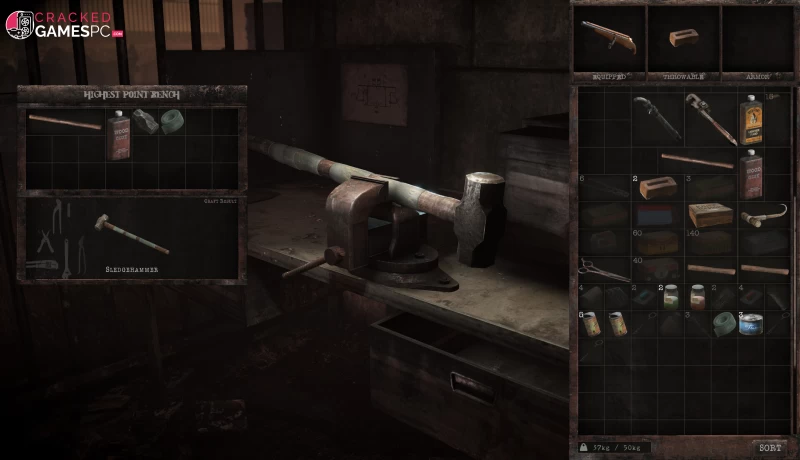Image resolution: width=800 pixels, height=460 pixels.
Task: Select the brick stack in the inventory grid
Action: [655, 187]
